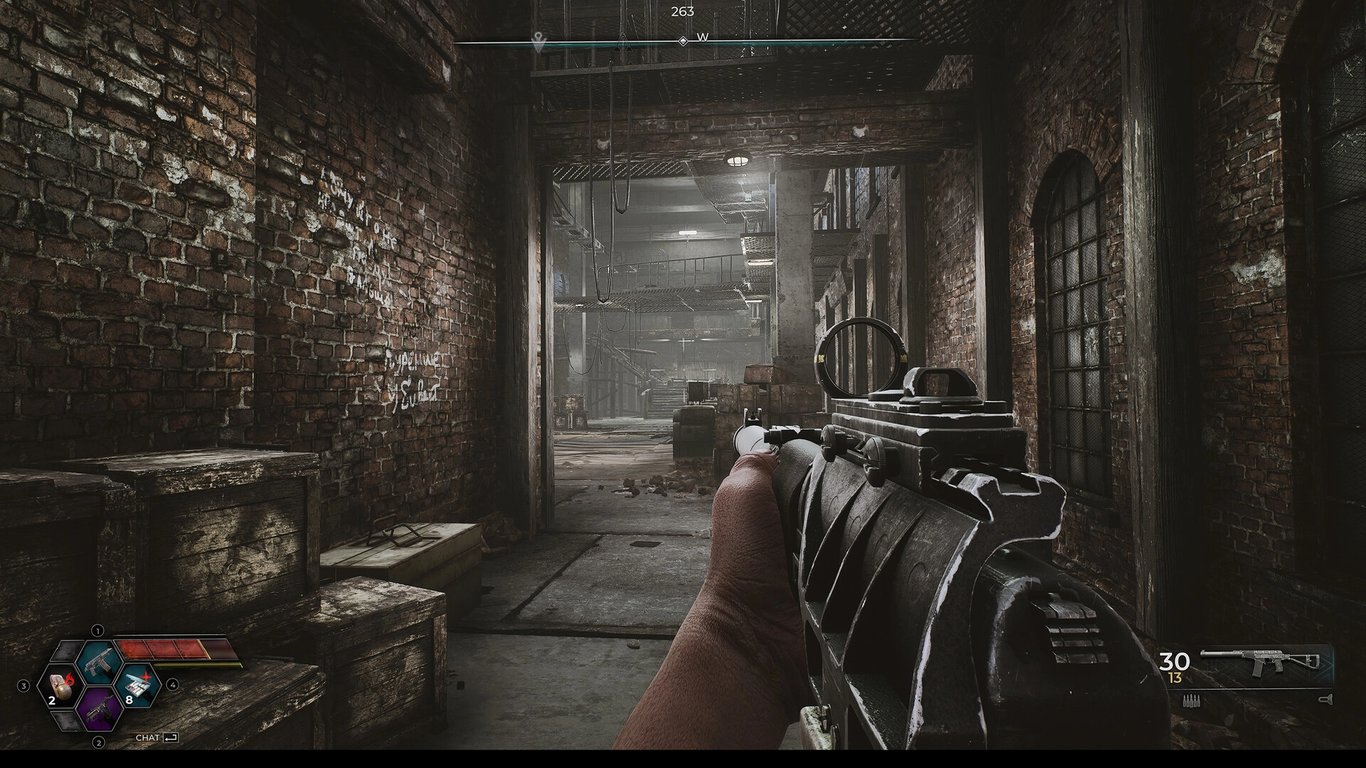
Task: Select the SMG in the teal hex slot
Action: point(99,663)
